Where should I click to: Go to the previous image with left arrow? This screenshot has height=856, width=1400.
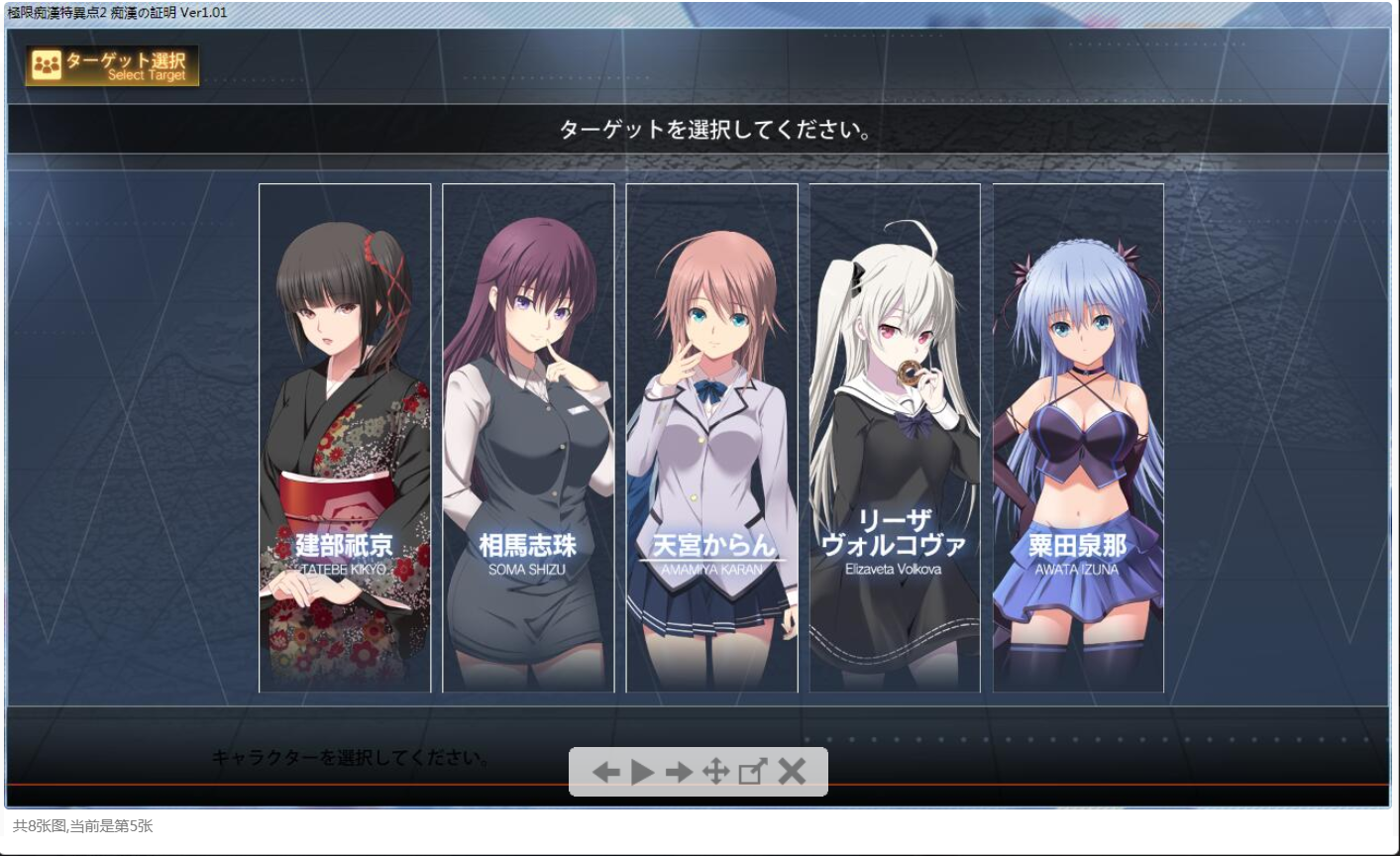pyautogui.click(x=605, y=772)
